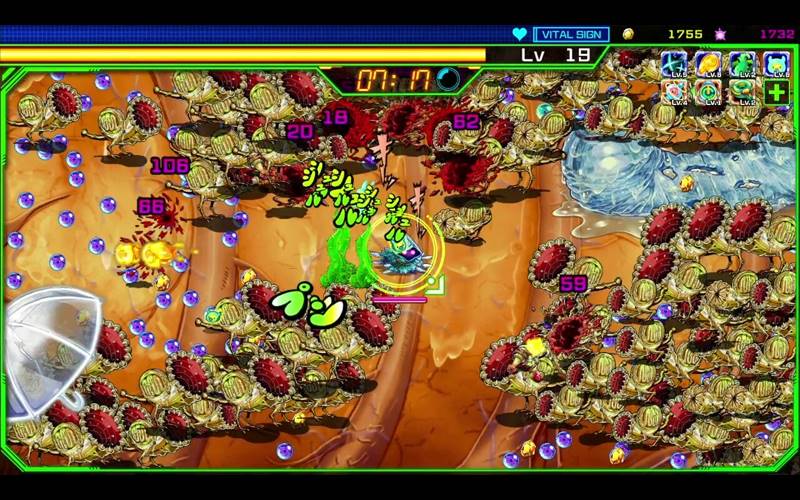Choose the green power-symbol skill icon
800x500 pixels.
point(708,93)
